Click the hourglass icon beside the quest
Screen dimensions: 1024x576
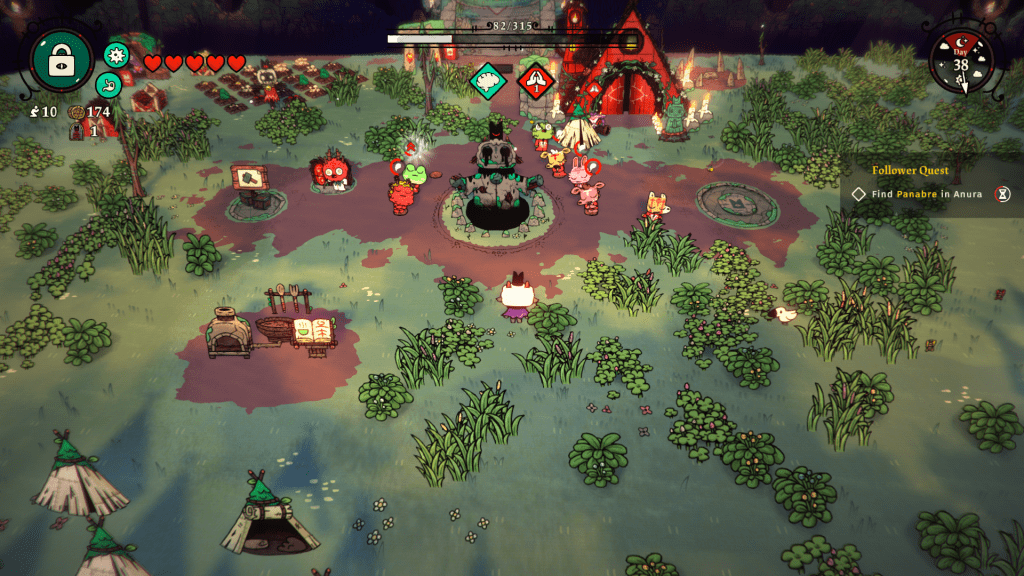pyautogui.click(x=1001, y=194)
